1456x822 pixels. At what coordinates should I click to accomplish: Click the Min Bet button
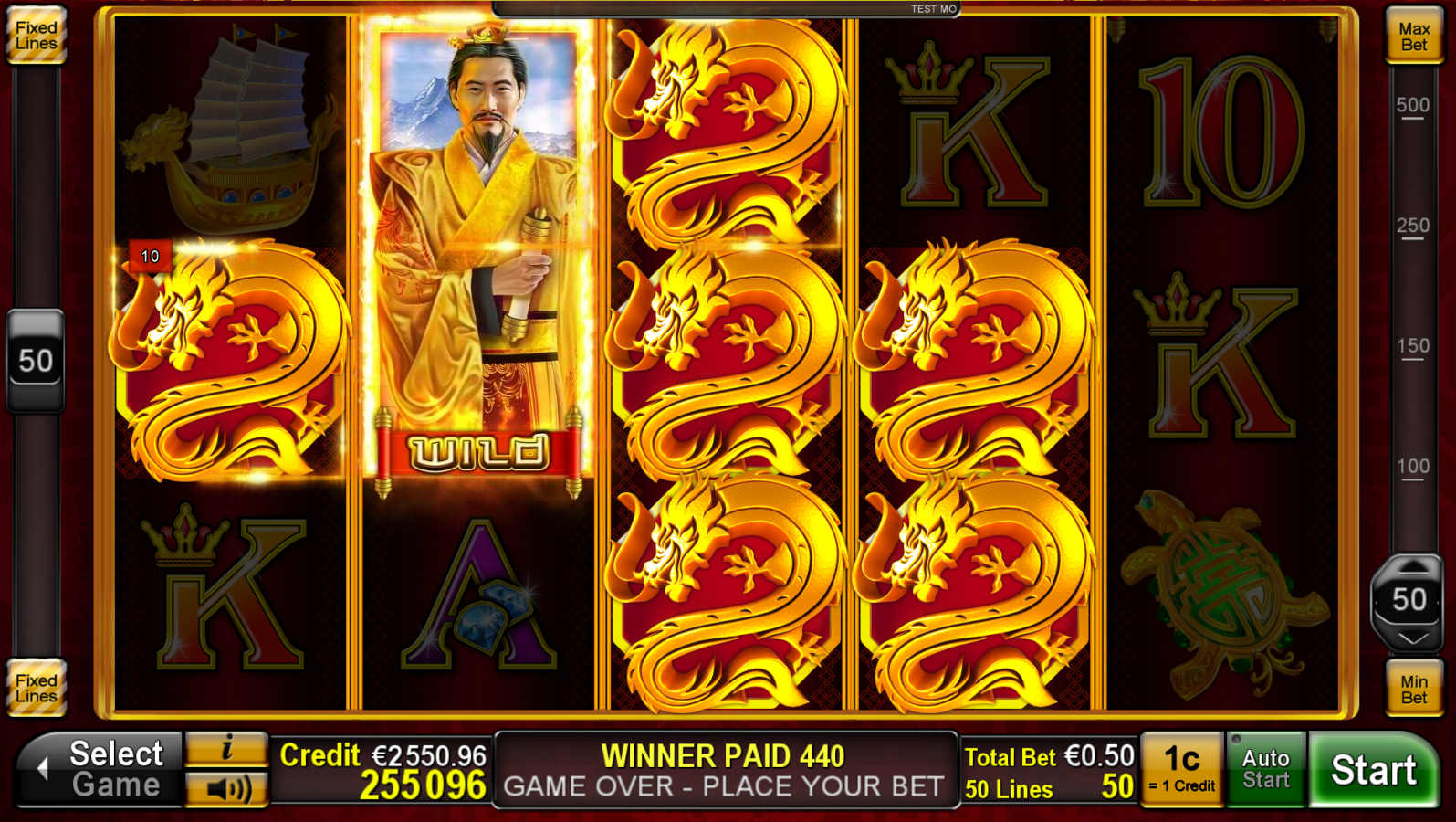(1414, 689)
